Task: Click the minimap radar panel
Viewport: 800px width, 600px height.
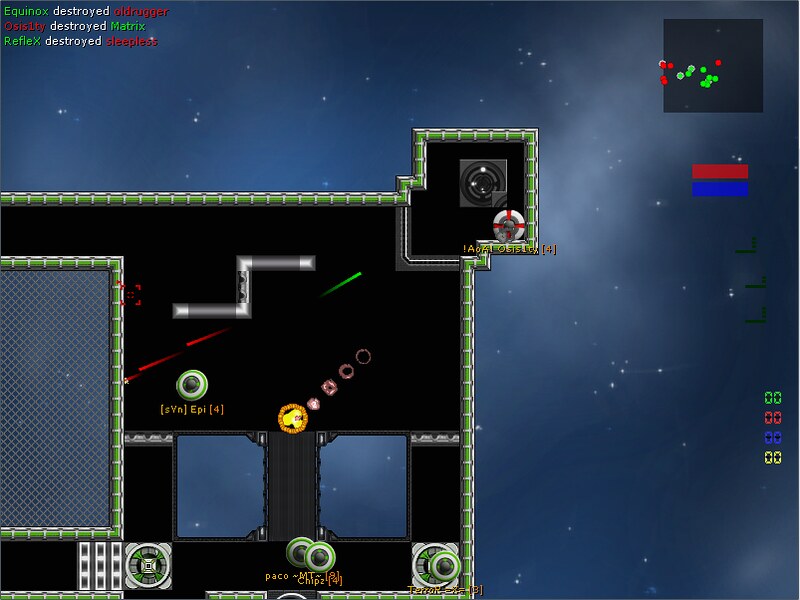Action: pyautogui.click(x=712, y=66)
